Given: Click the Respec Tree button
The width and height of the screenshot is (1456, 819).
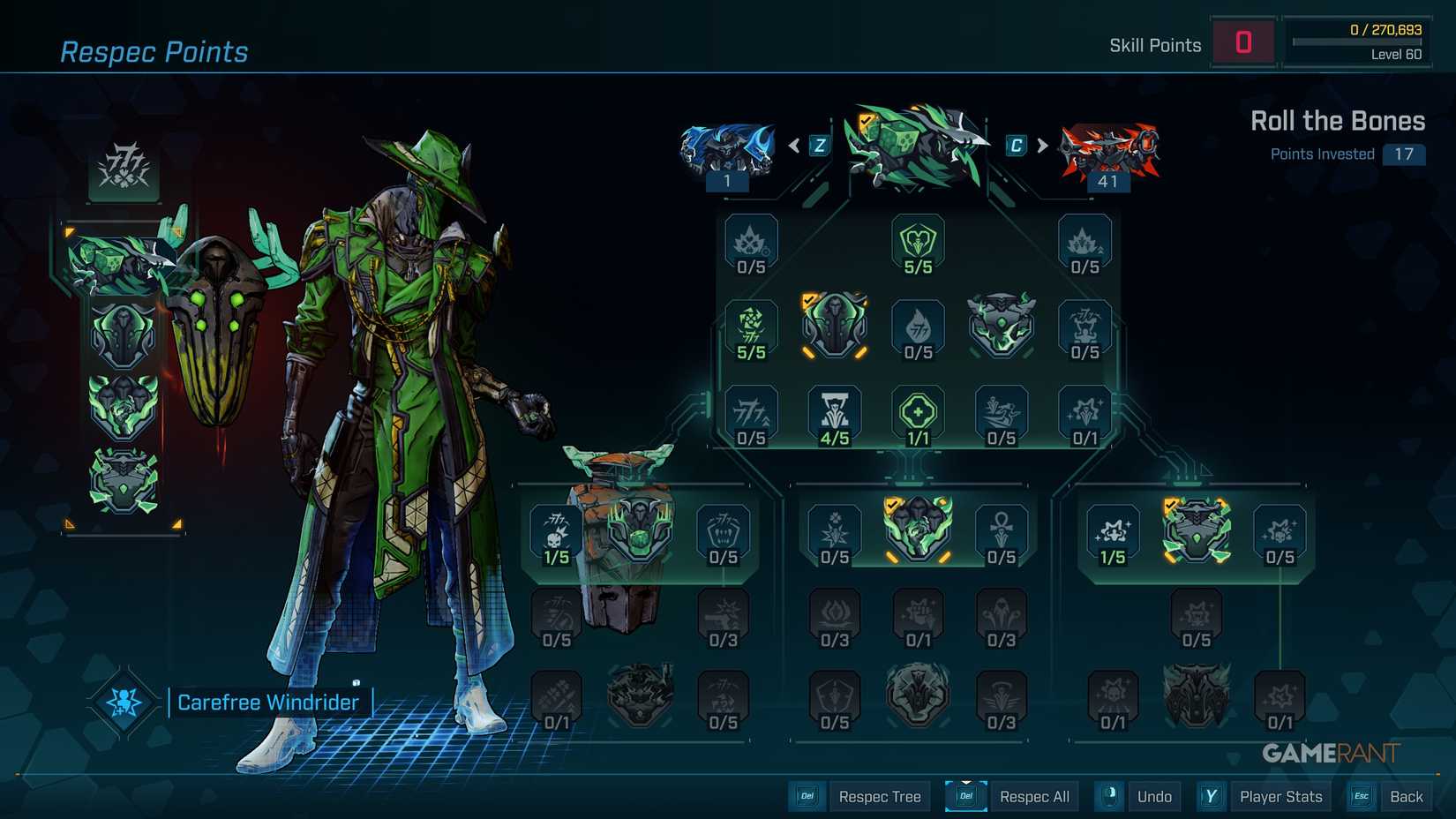Looking at the screenshot, I should (879, 795).
